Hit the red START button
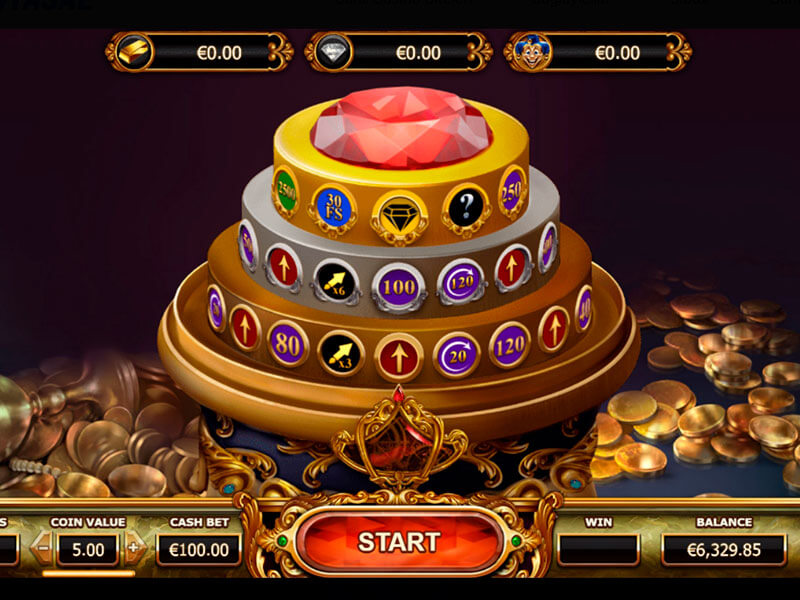The image size is (800, 600). pos(398,542)
